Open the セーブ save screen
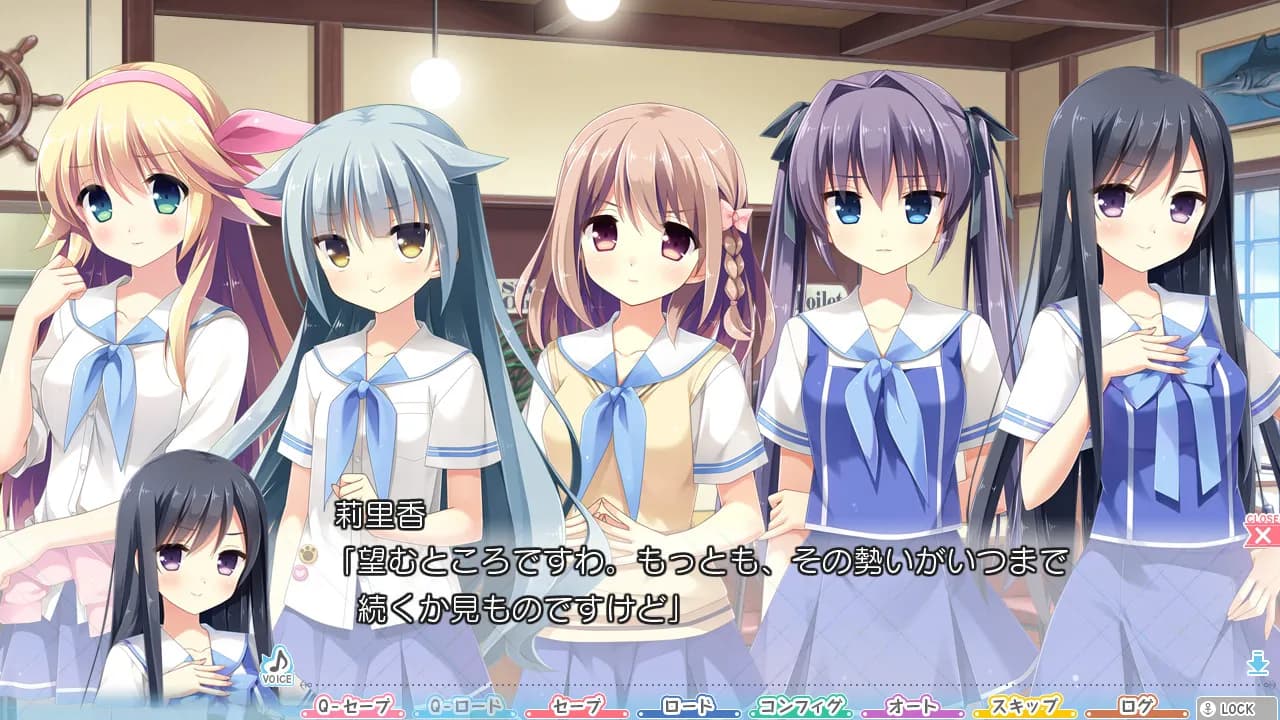Viewport: 1280px width, 720px height. click(578, 704)
